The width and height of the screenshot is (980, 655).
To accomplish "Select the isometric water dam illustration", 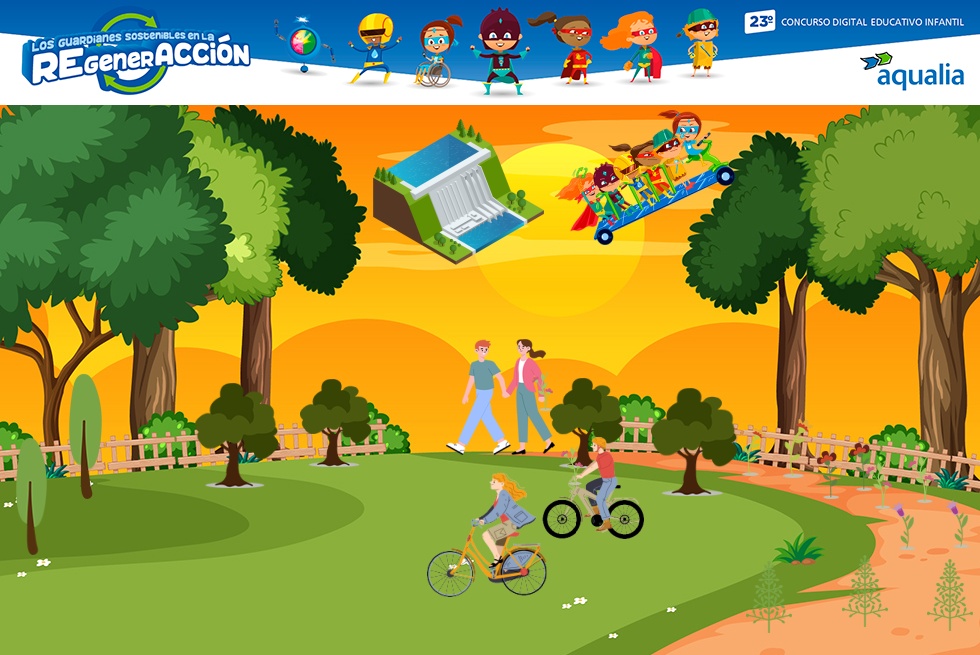I will click(455, 192).
